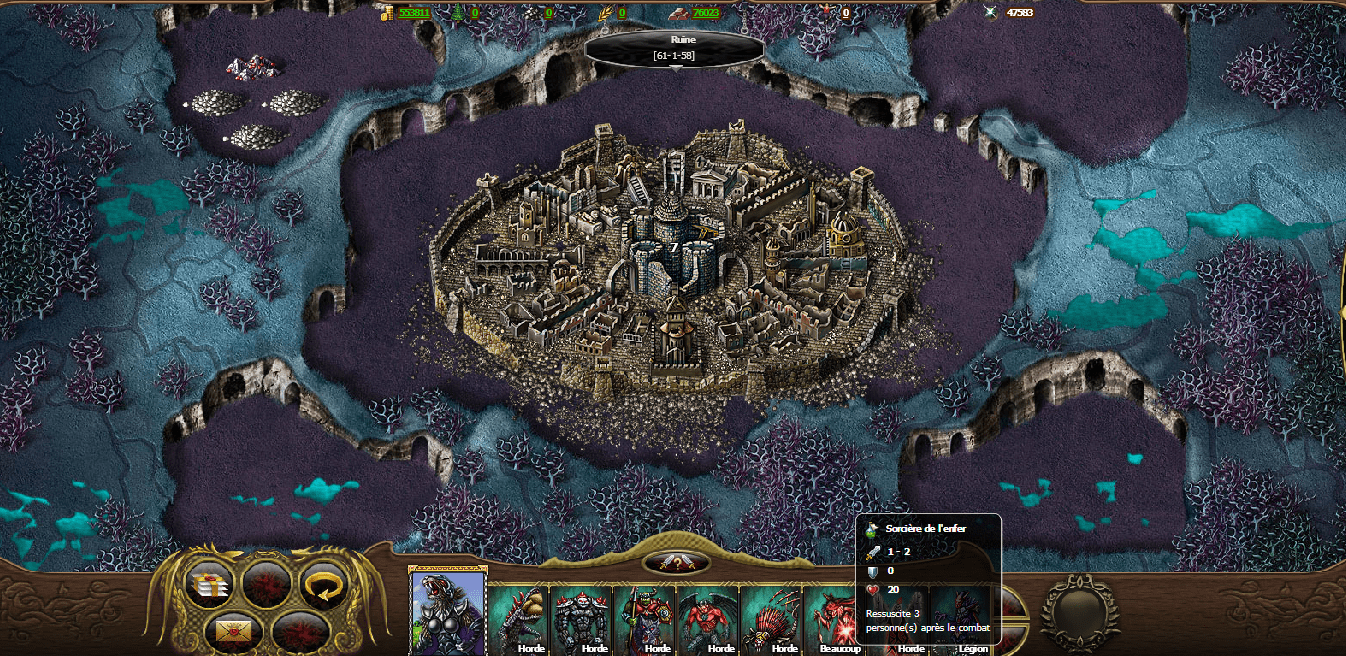Click the gold coins resource counter
Screen dimensions: 1346x656
click(405, 13)
